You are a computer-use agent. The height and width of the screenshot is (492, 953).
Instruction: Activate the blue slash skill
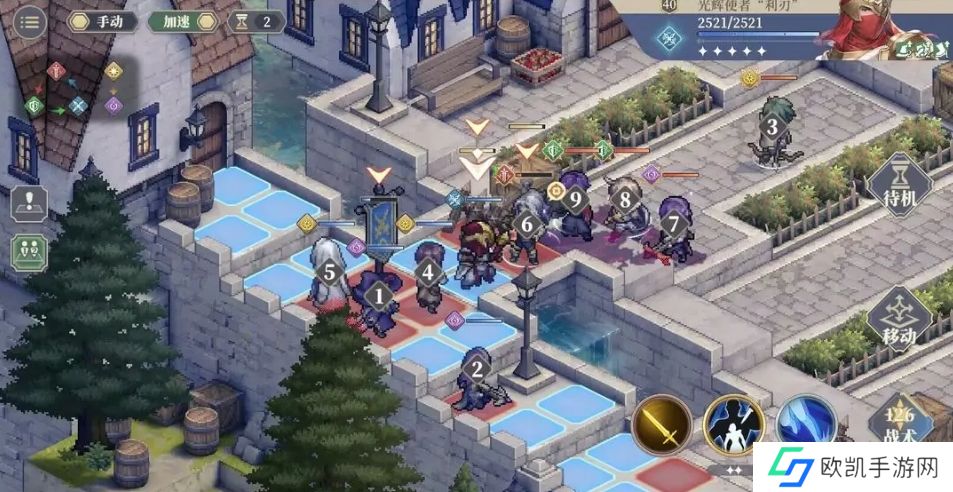[x=806, y=425]
